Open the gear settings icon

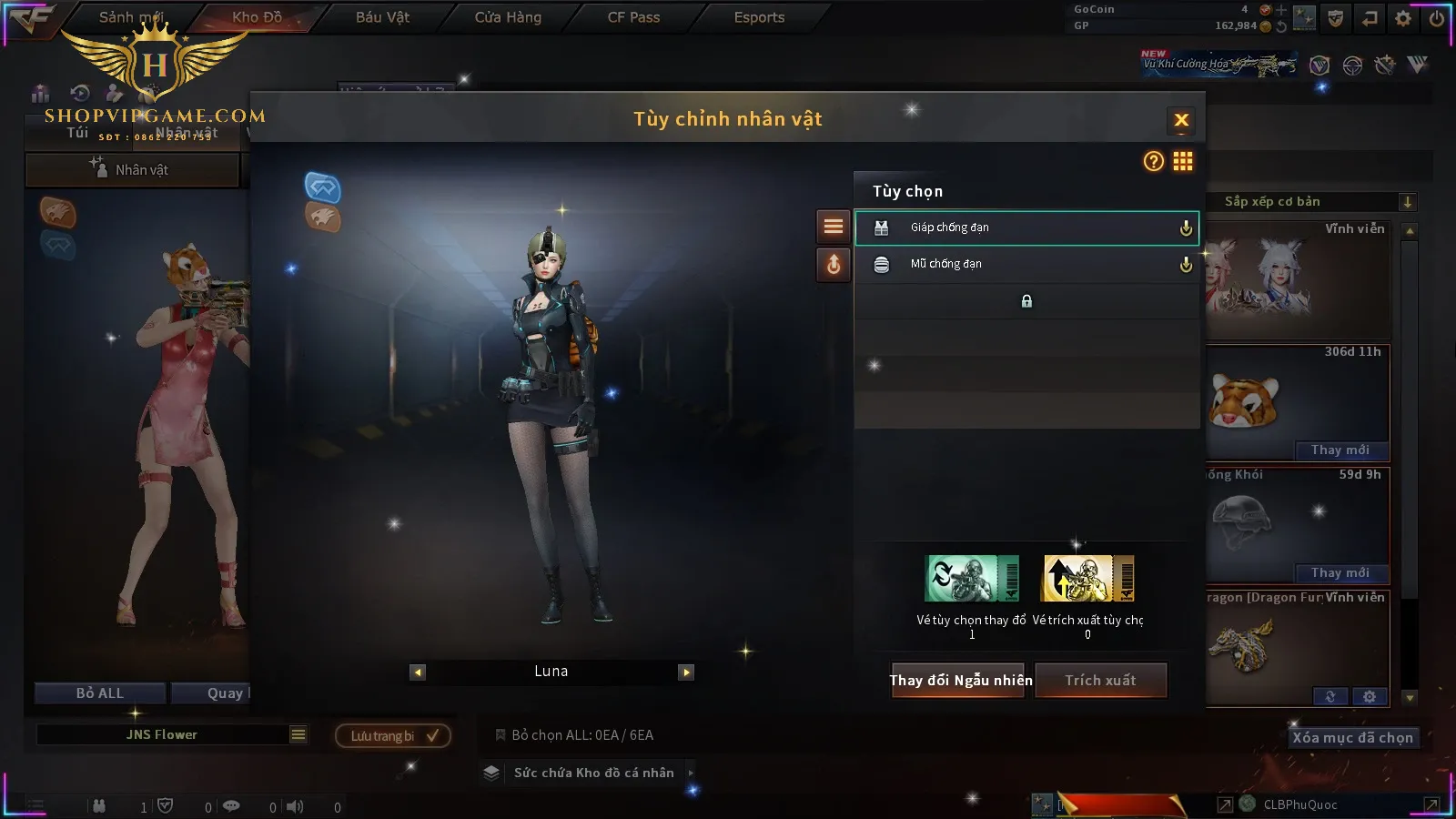pyautogui.click(x=1403, y=17)
